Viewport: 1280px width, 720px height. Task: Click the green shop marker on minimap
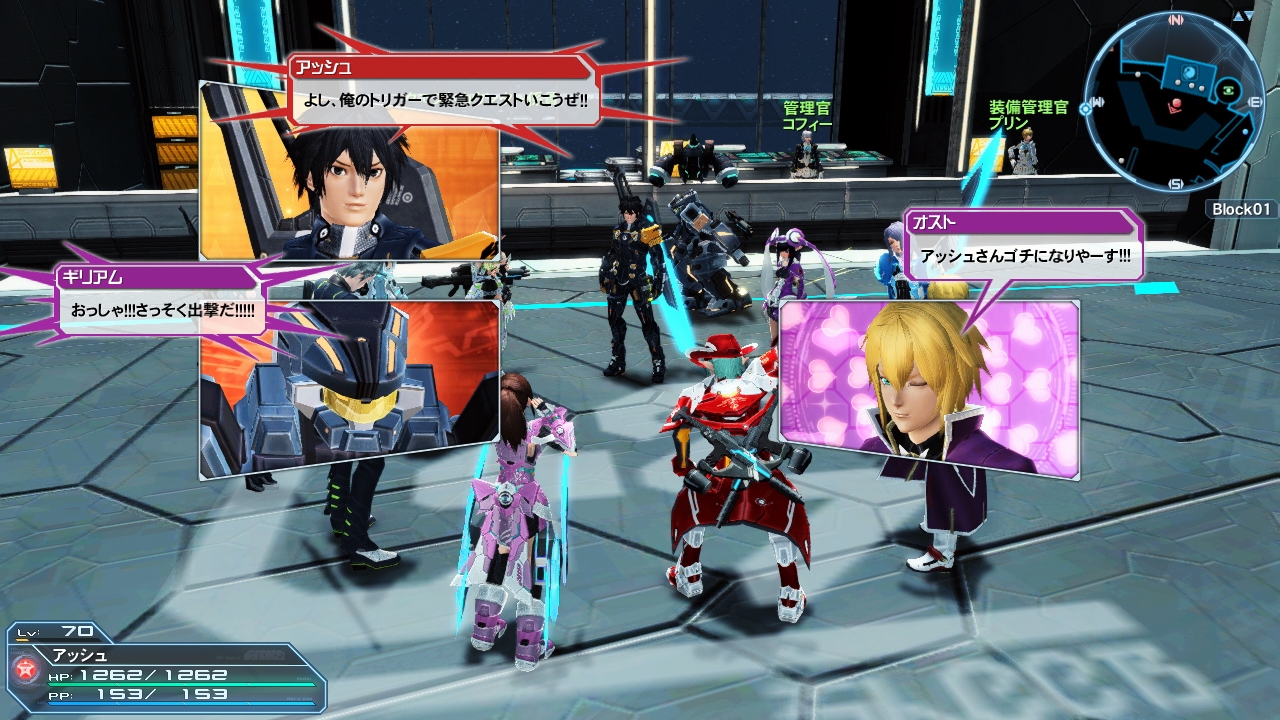tap(1229, 92)
